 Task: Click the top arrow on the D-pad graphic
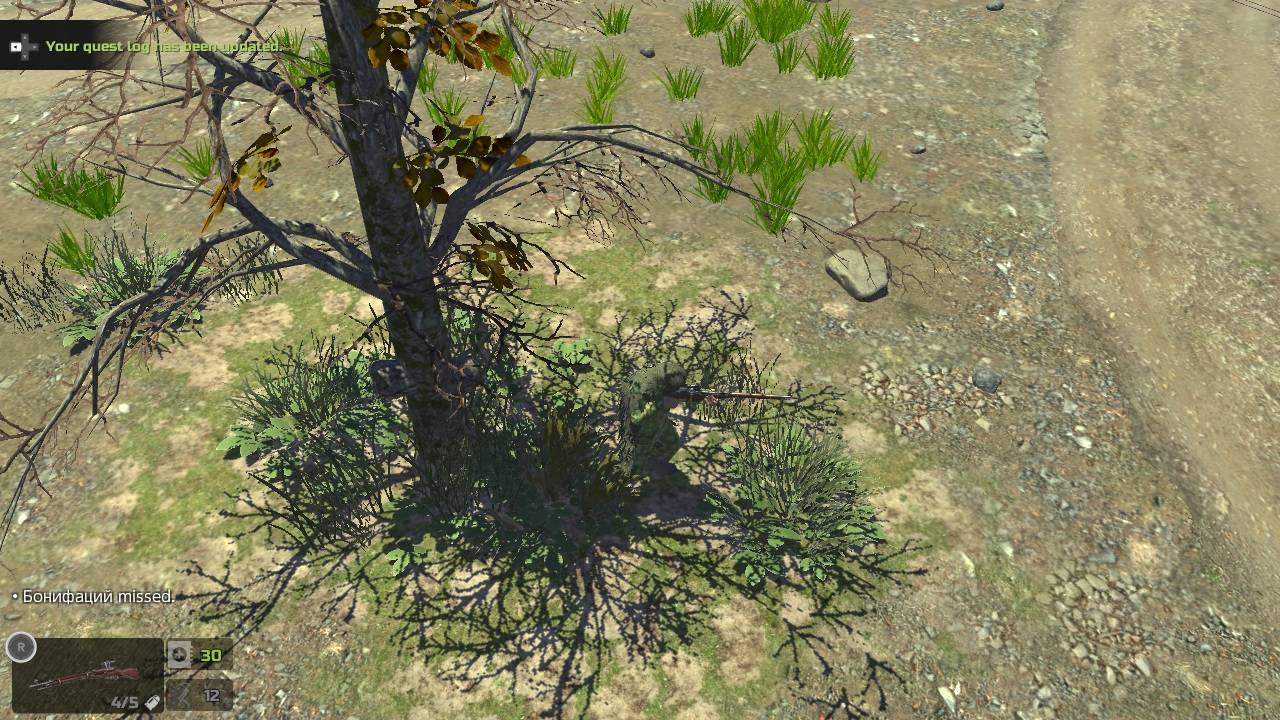(x=25, y=37)
